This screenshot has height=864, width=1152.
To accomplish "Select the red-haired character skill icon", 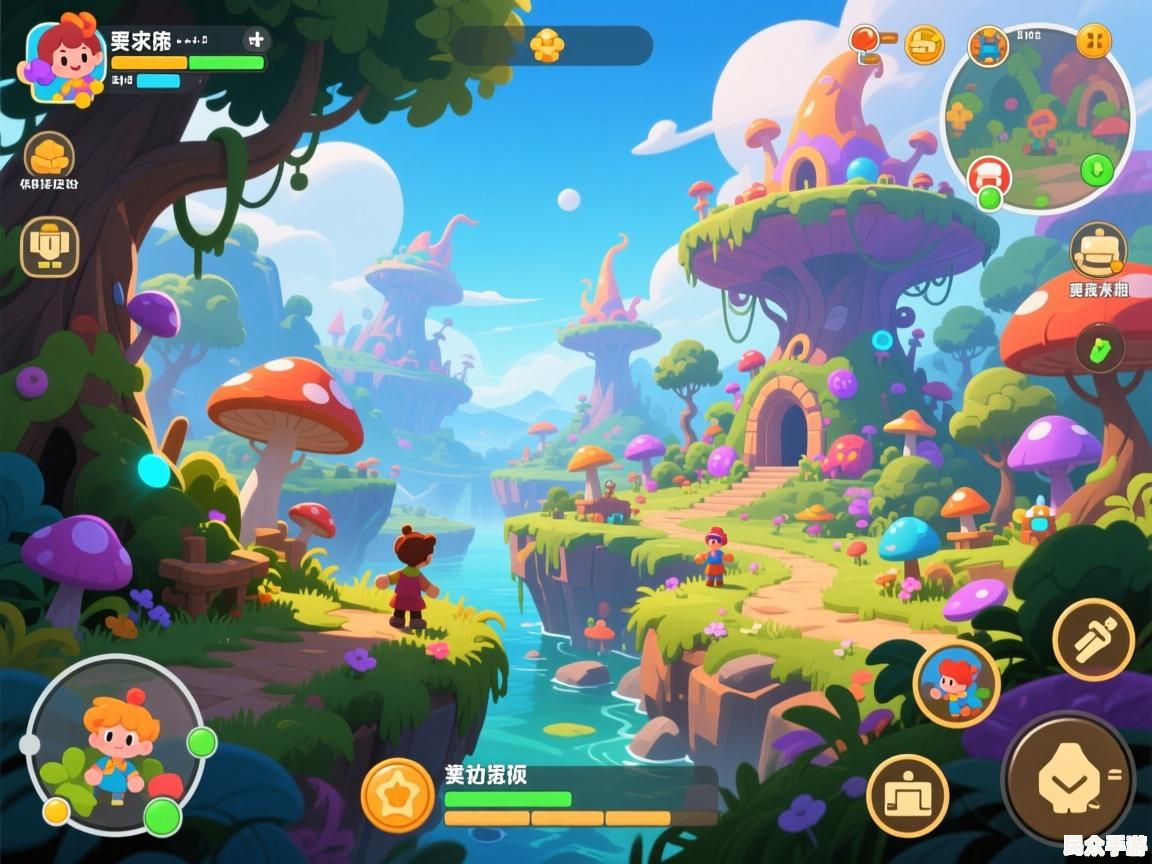I will coord(956,684).
